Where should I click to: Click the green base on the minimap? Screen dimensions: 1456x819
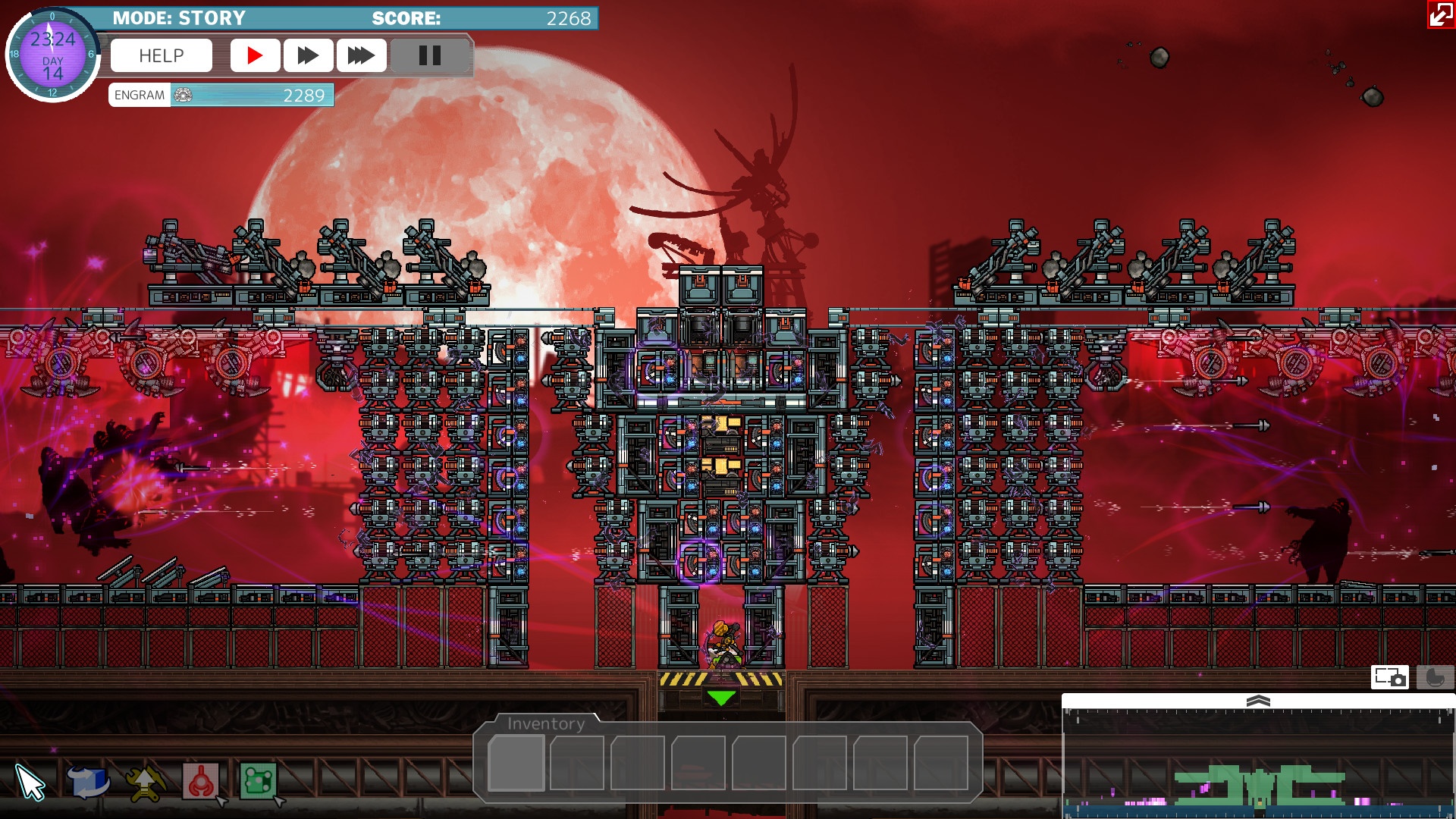(1259, 786)
